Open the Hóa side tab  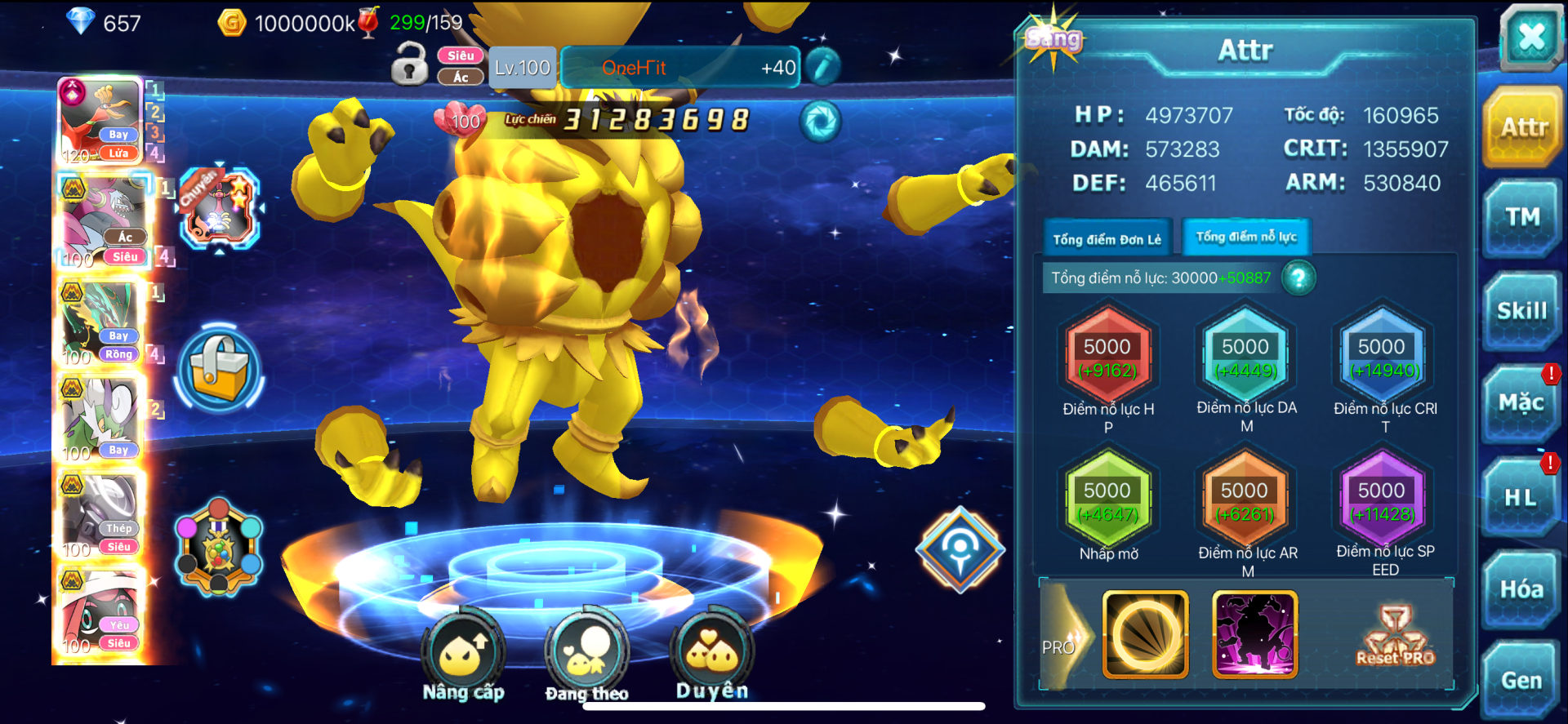pos(1521,589)
